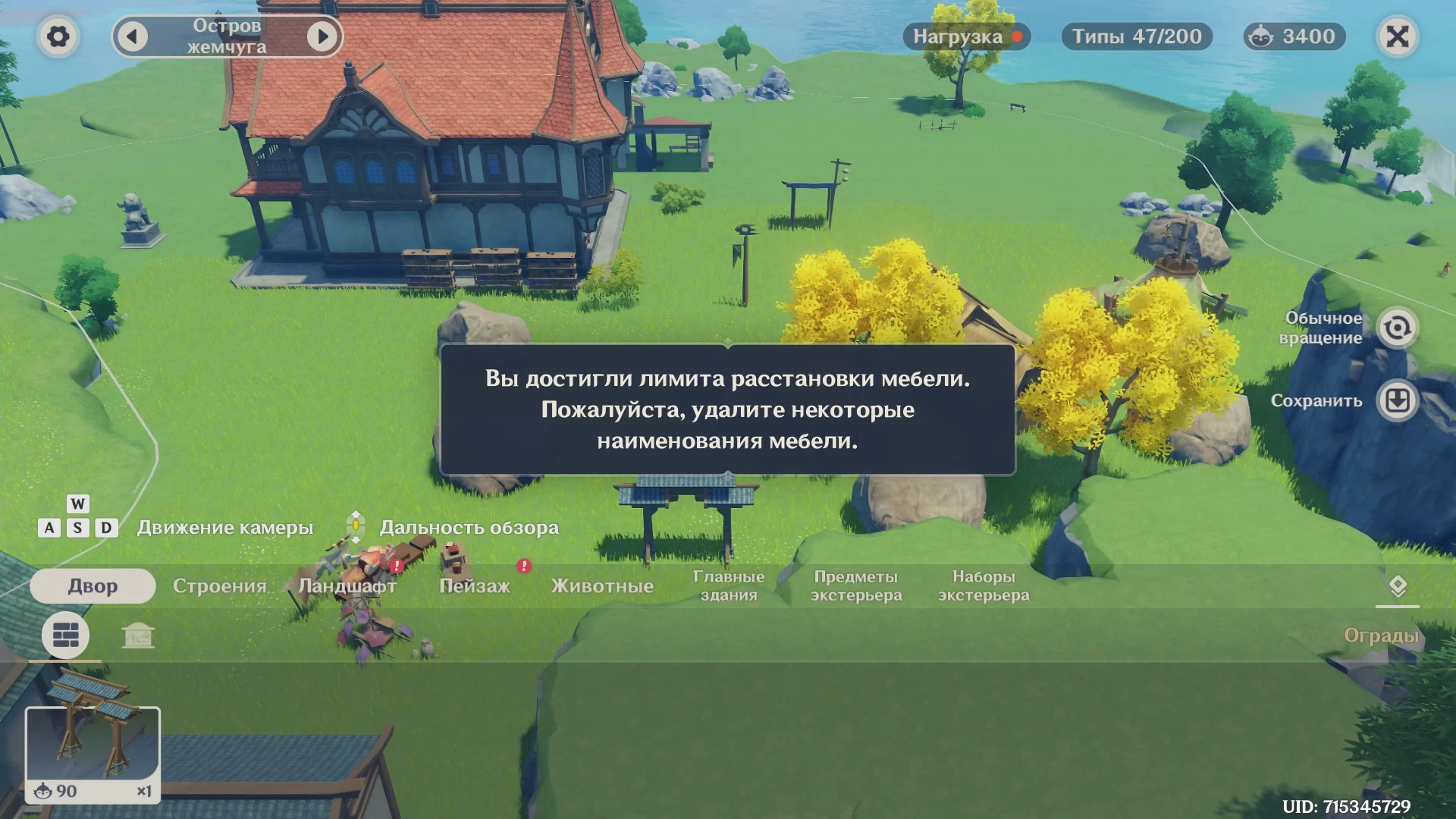The image size is (1456, 819).
Task: Open the gear settings menu
Action: [x=58, y=36]
